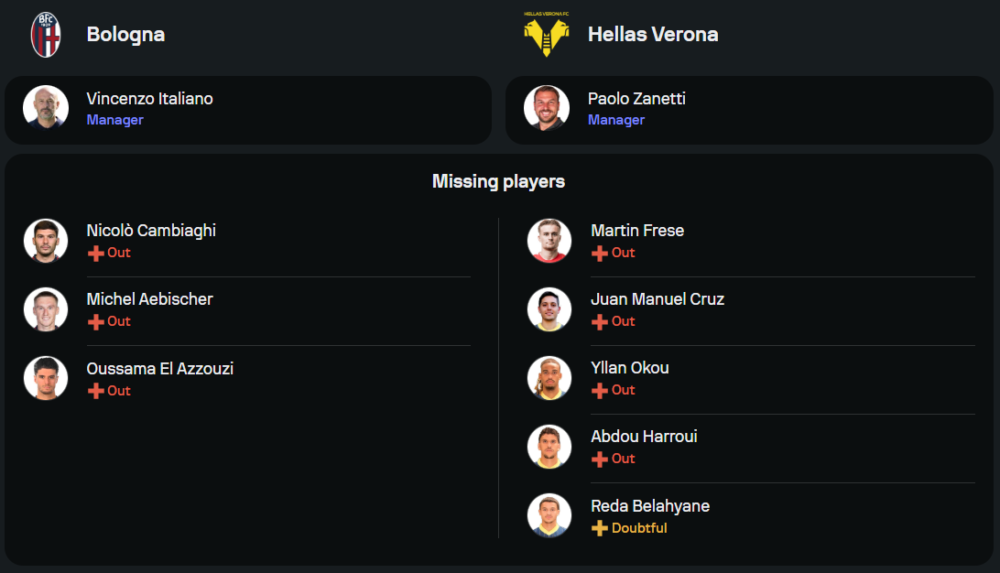This screenshot has height=573, width=1000.
Task: Open Oussama El Azzouzi's player row
Action: pos(160,369)
